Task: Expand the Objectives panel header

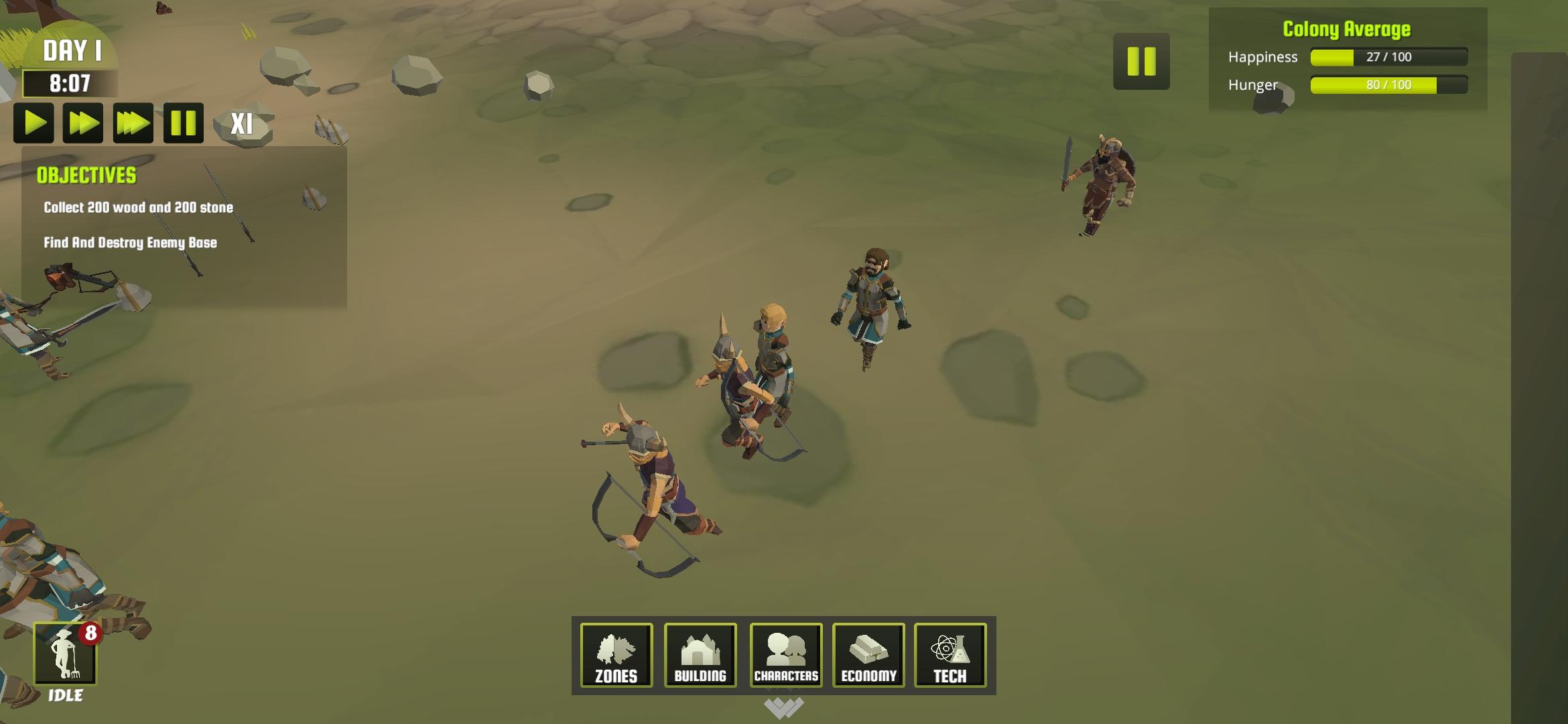Action: pos(86,177)
